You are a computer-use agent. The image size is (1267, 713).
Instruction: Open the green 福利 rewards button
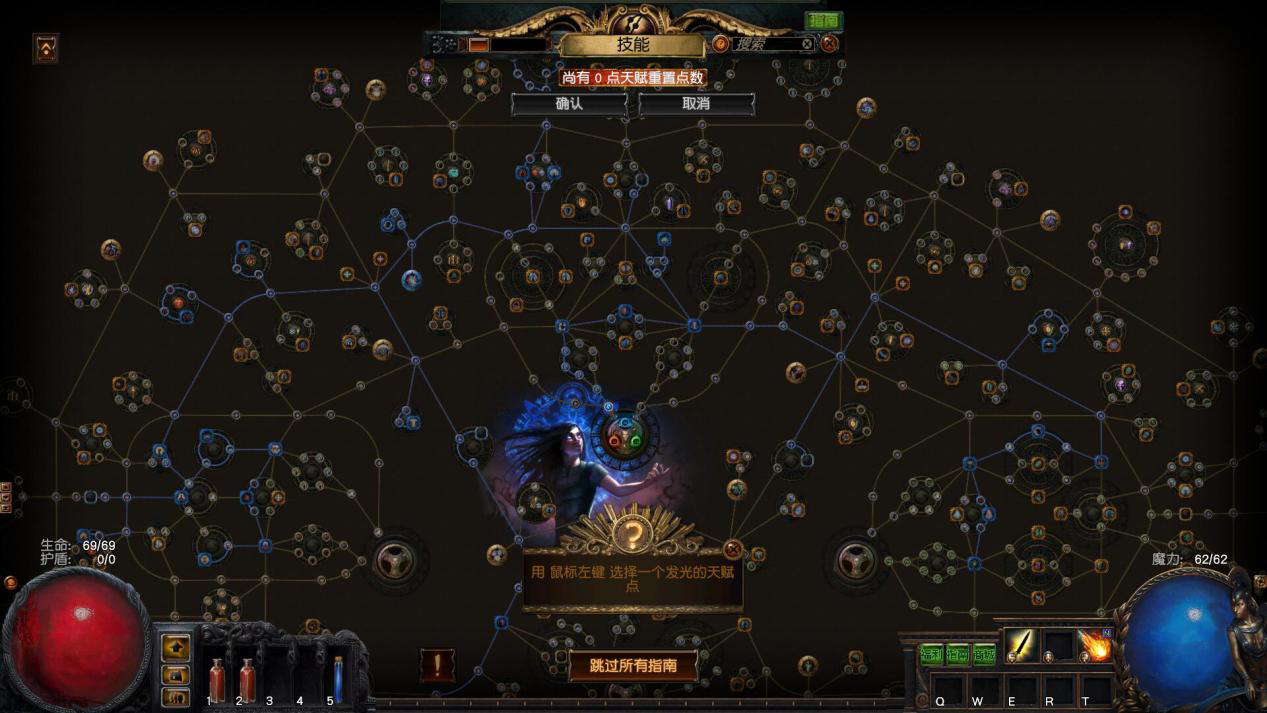(932, 655)
